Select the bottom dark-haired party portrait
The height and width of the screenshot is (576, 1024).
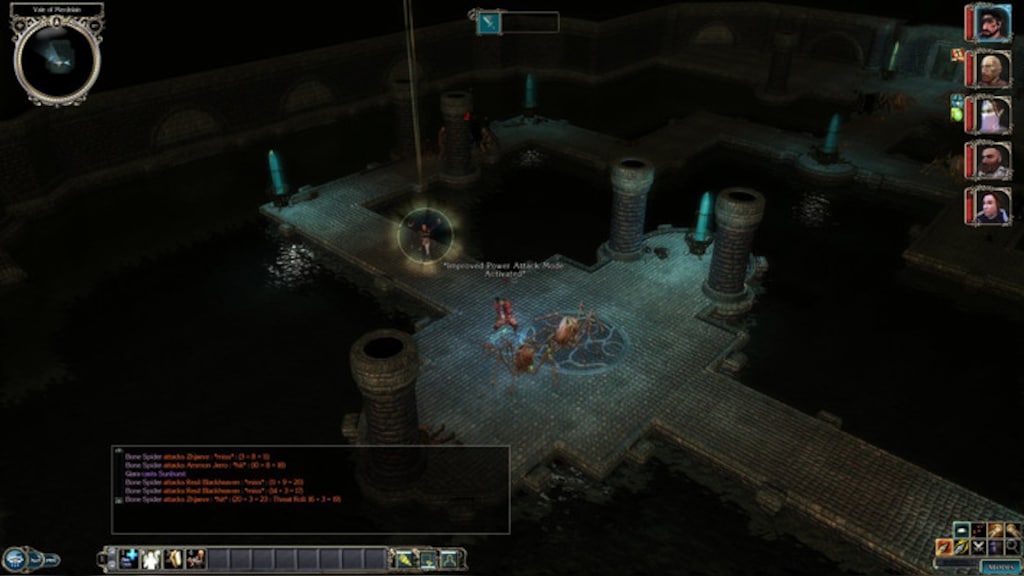click(989, 206)
